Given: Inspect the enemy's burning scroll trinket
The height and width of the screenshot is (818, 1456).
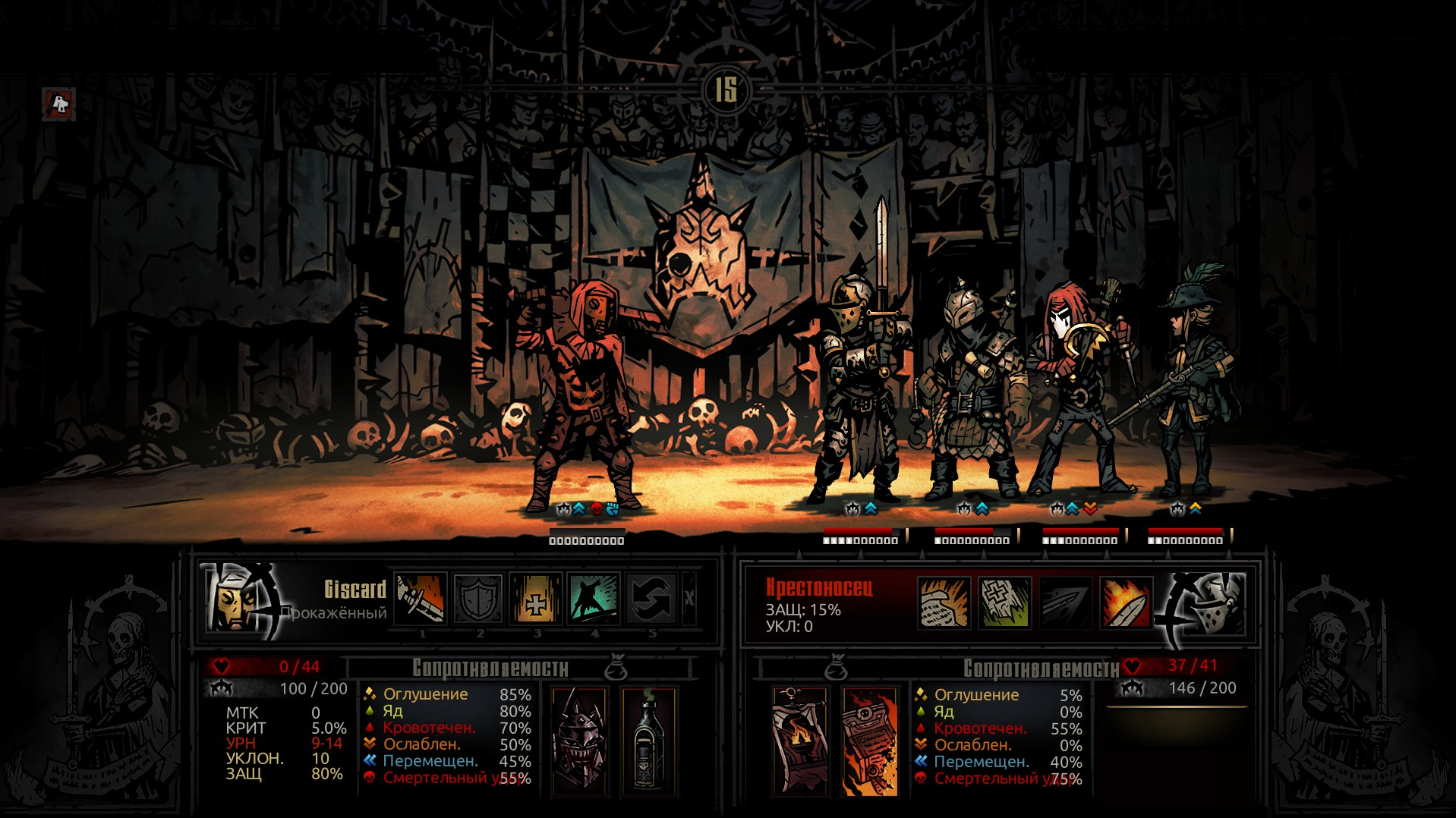Looking at the screenshot, I should [x=870, y=741].
